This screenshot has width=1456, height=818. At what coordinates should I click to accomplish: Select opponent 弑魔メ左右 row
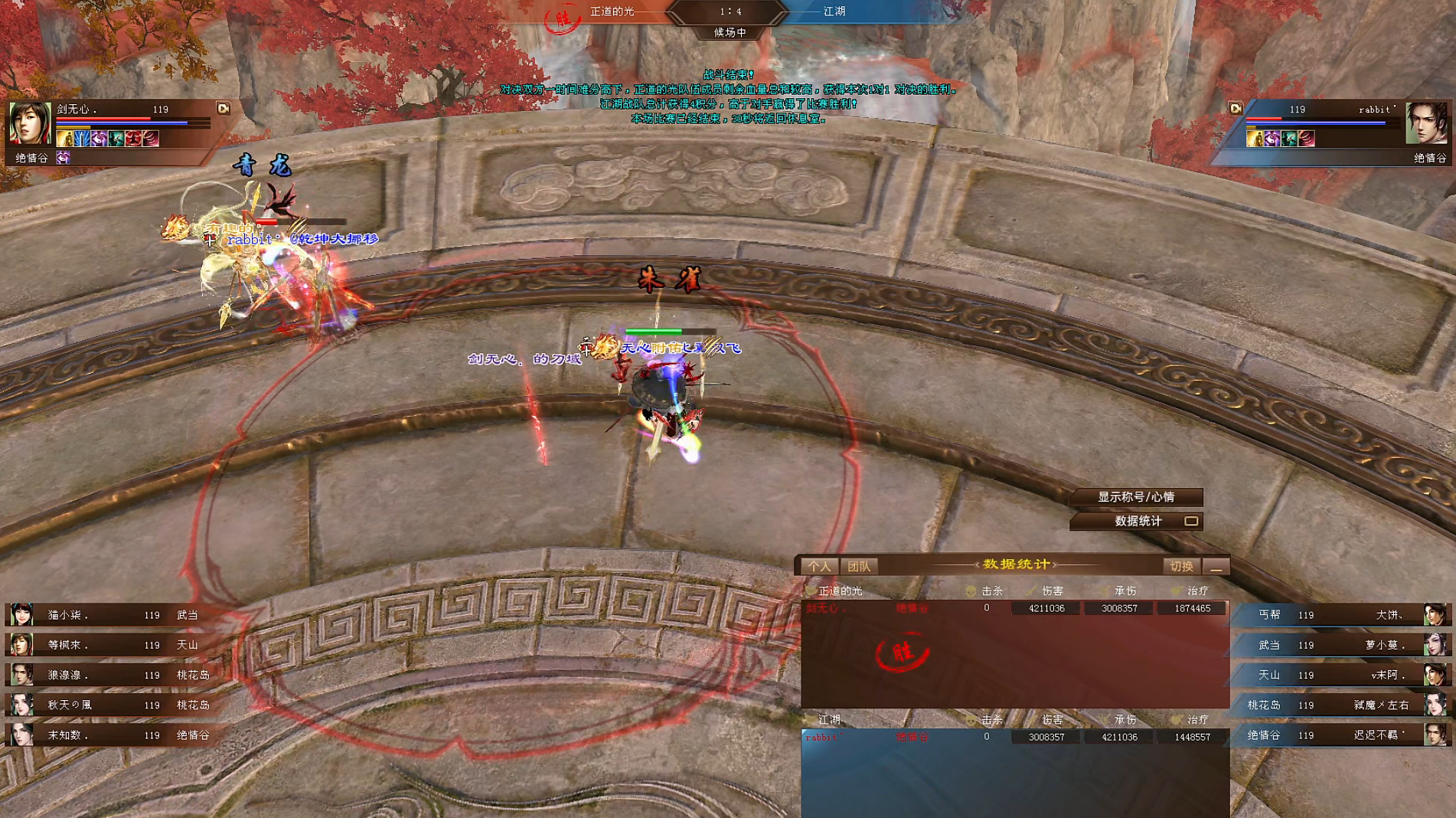click(x=1340, y=705)
